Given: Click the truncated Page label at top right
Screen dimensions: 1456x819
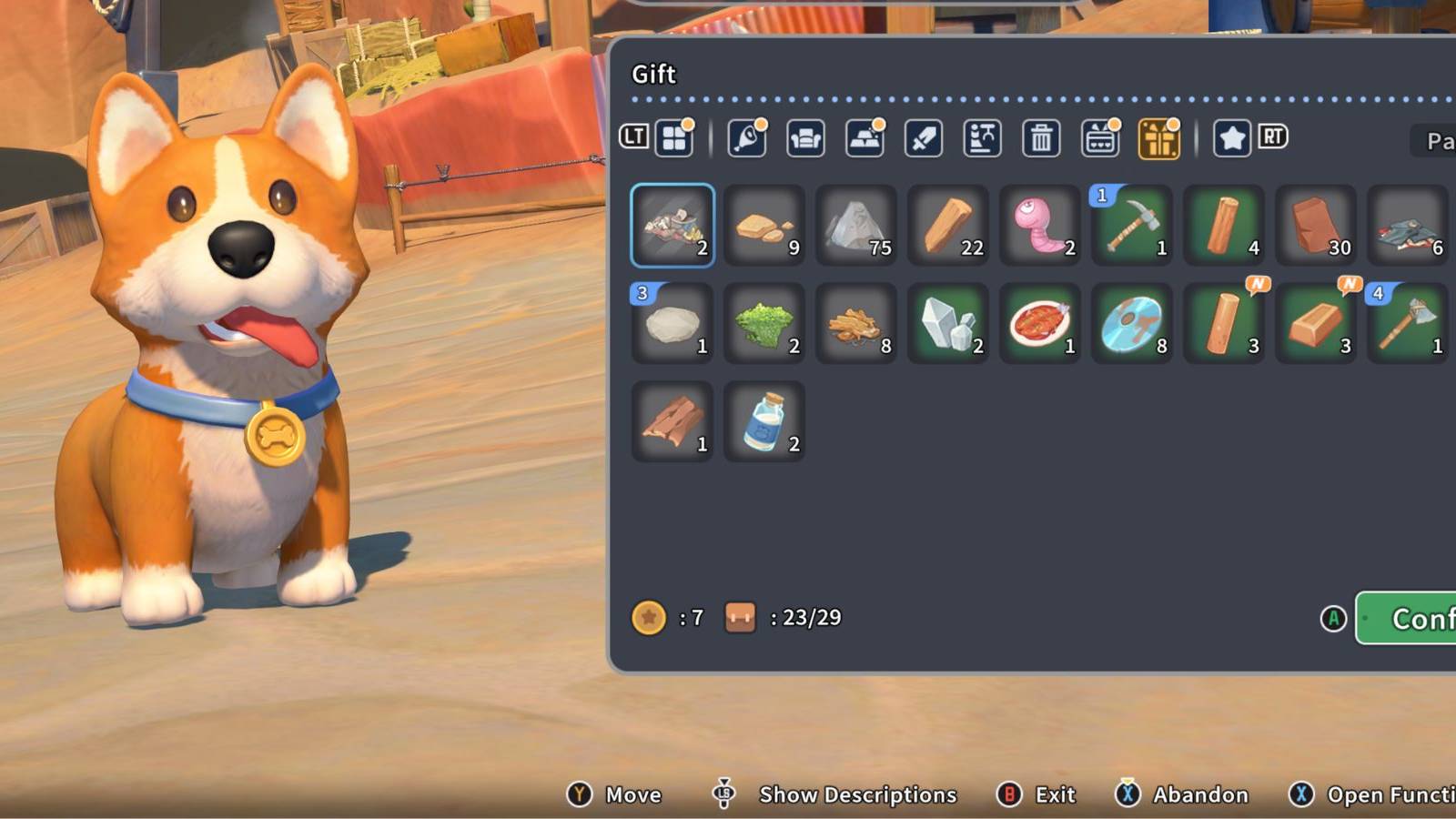Looking at the screenshot, I should pos(1438,141).
